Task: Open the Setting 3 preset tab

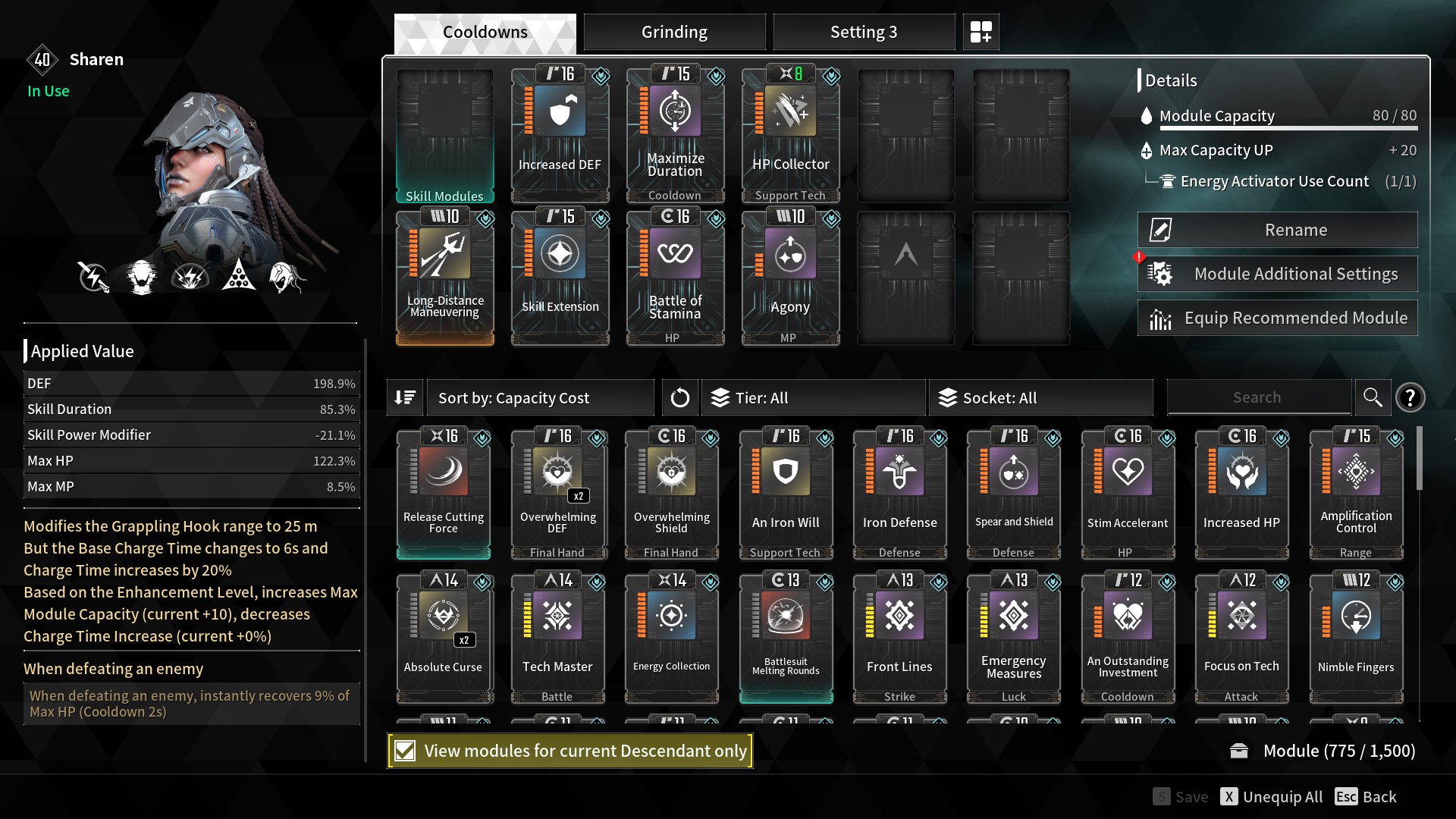Action: pos(863,32)
